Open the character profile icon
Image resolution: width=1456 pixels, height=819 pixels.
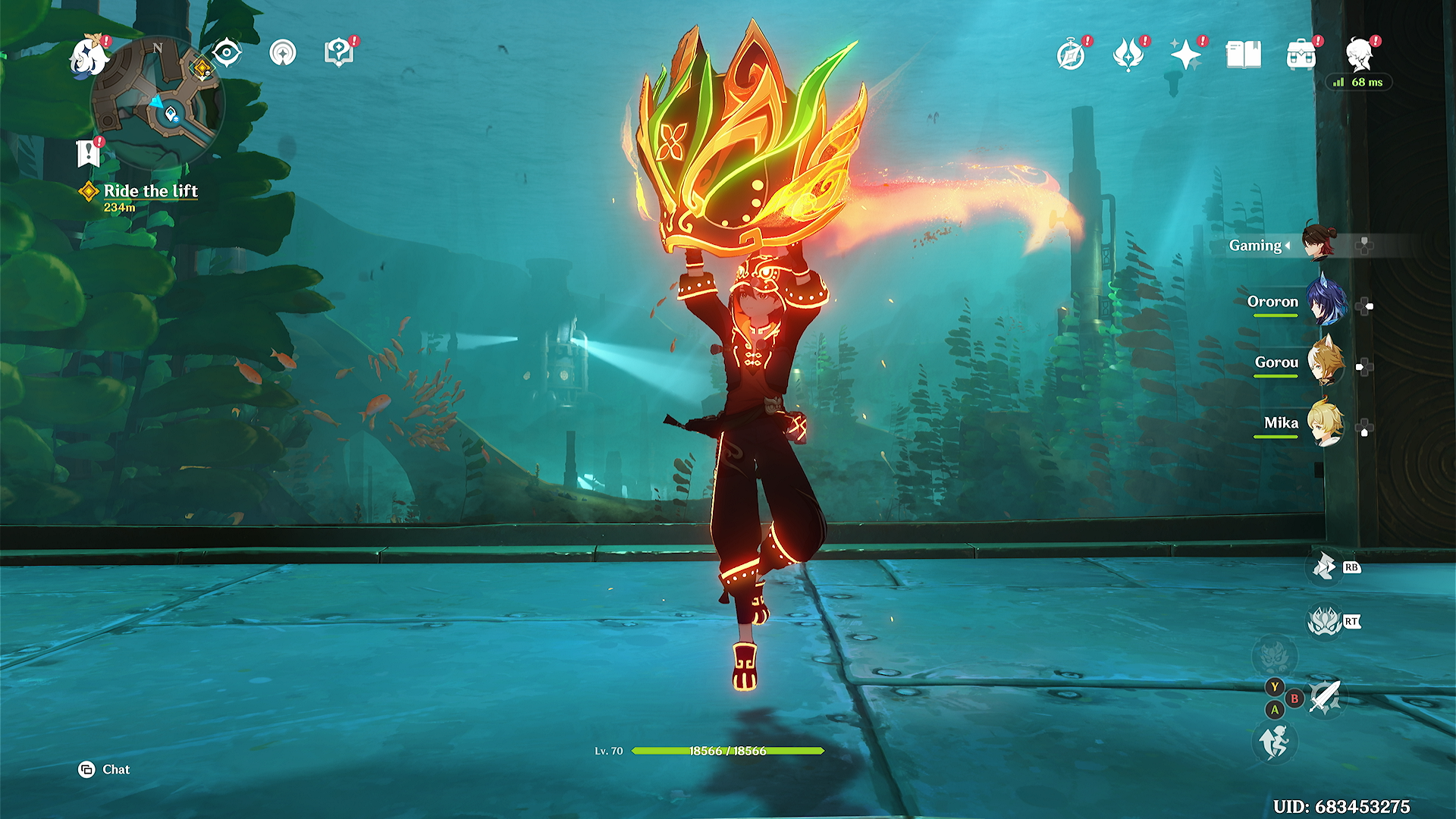click(1360, 55)
